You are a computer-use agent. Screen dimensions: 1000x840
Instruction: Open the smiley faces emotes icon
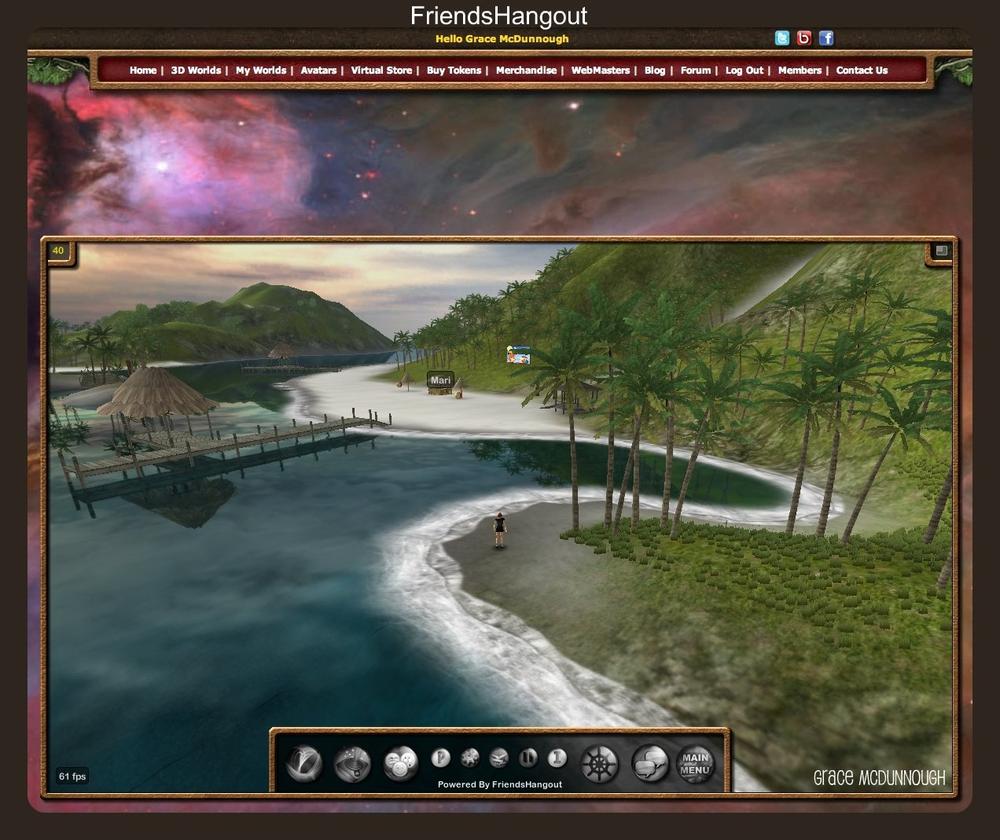[x=400, y=764]
